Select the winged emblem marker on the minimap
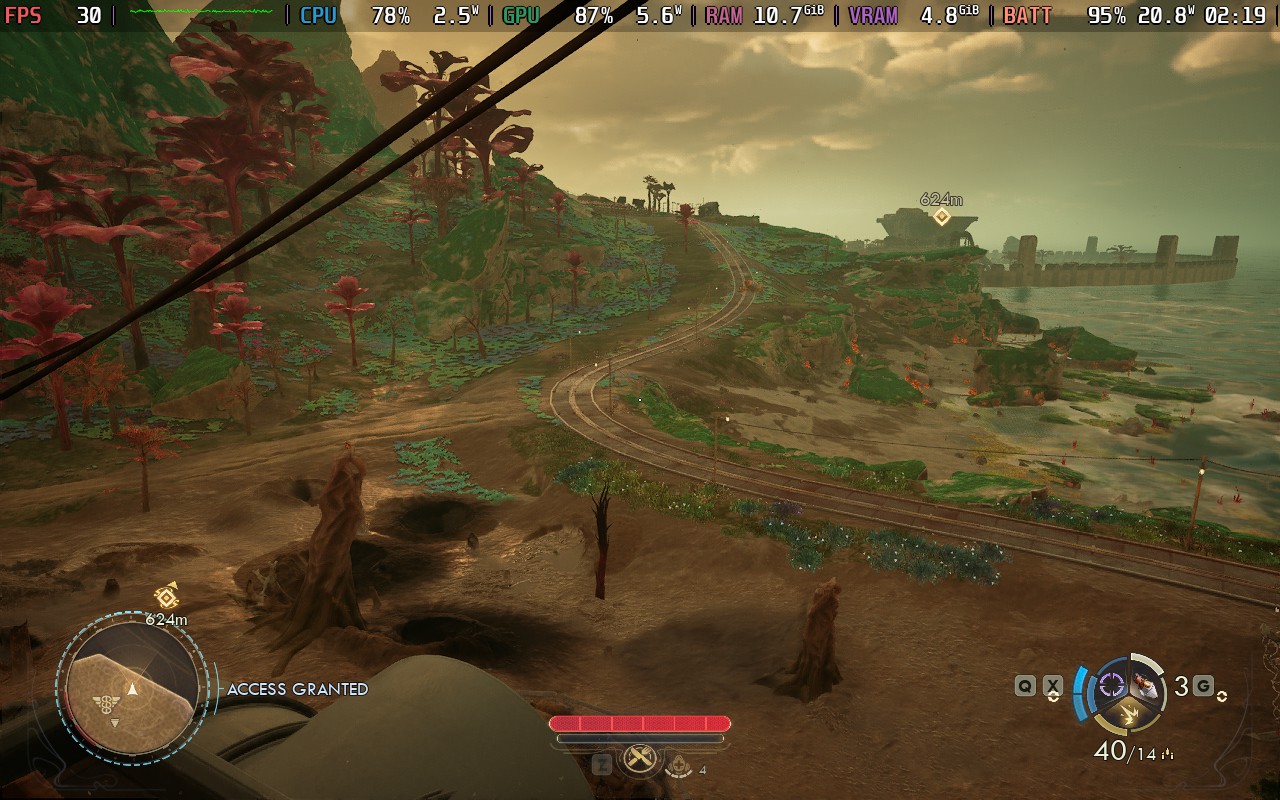1280x800 pixels. click(106, 701)
